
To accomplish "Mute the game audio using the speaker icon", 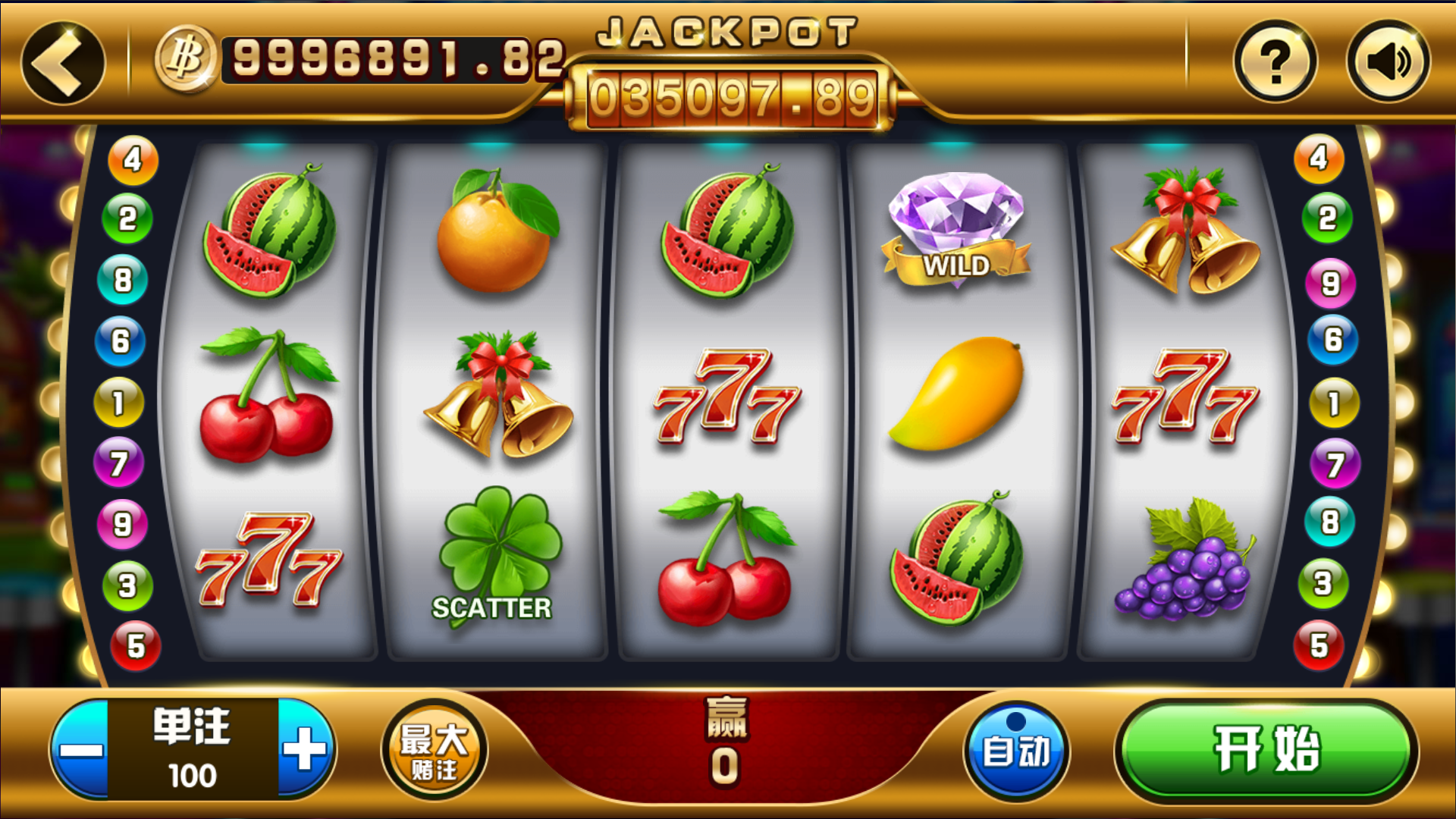I will [1388, 59].
